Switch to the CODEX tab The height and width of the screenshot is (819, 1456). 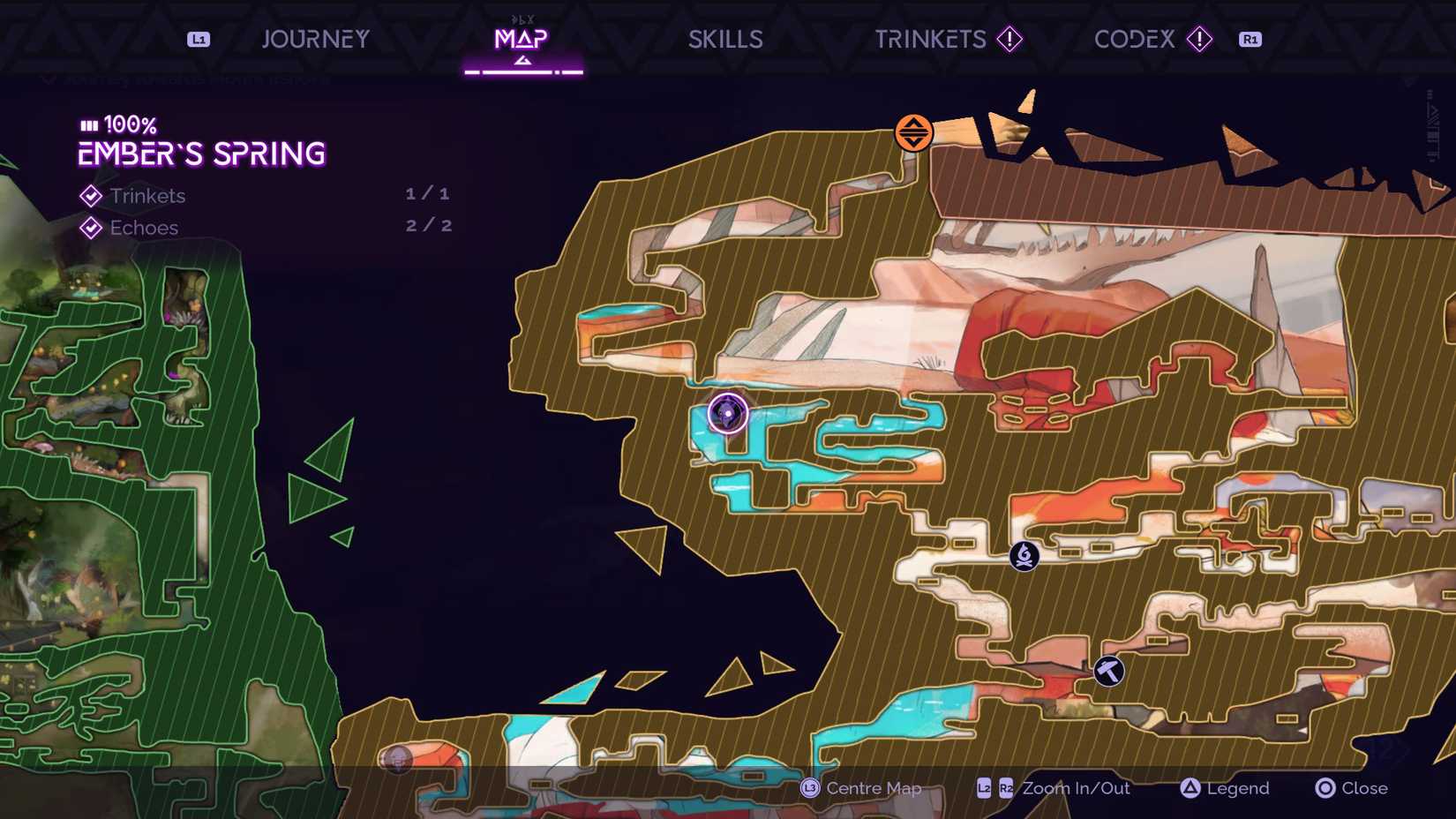point(1134,39)
